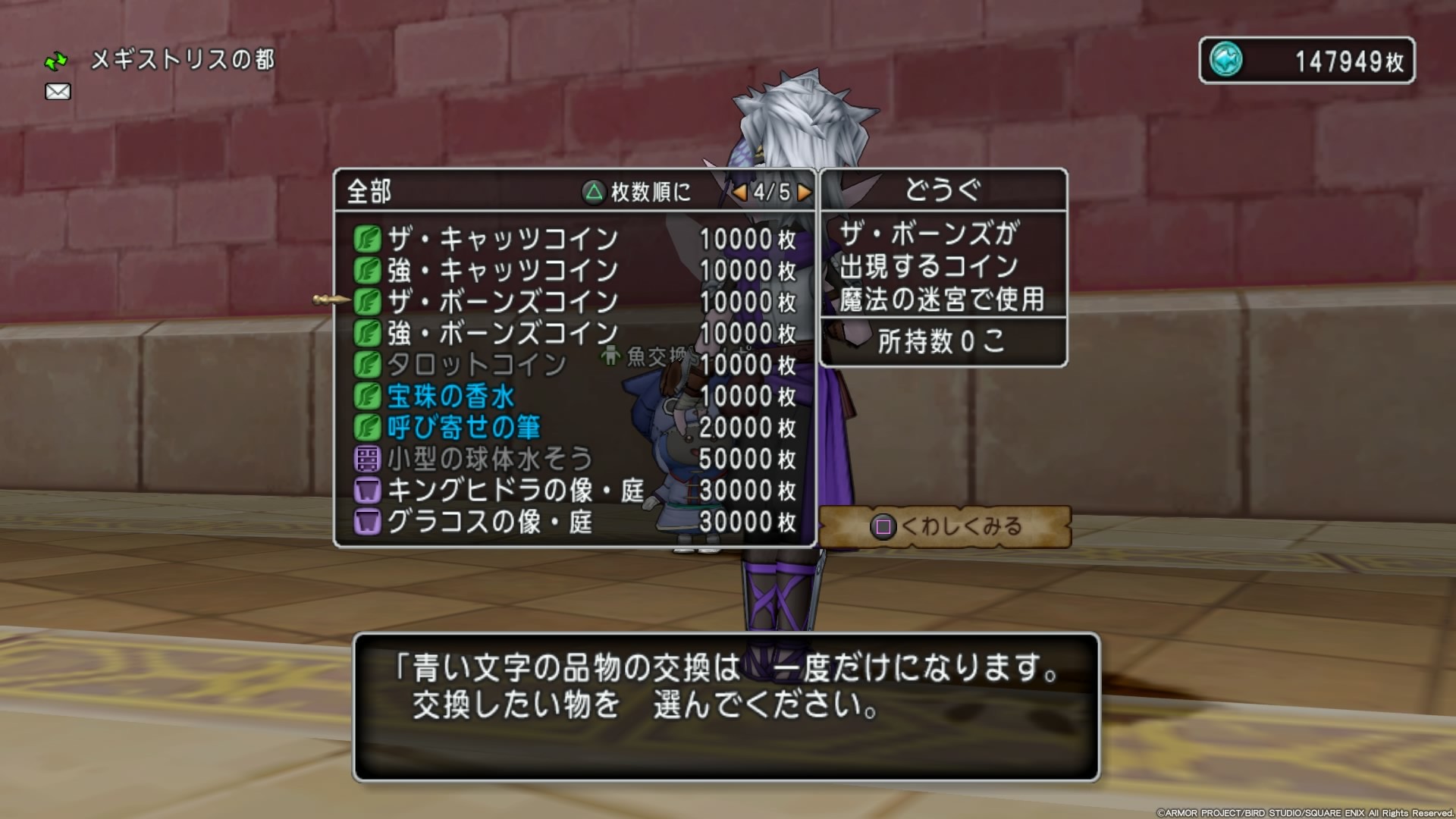Advance to page 5 with the right arrow
1456x819 pixels.
(x=805, y=193)
